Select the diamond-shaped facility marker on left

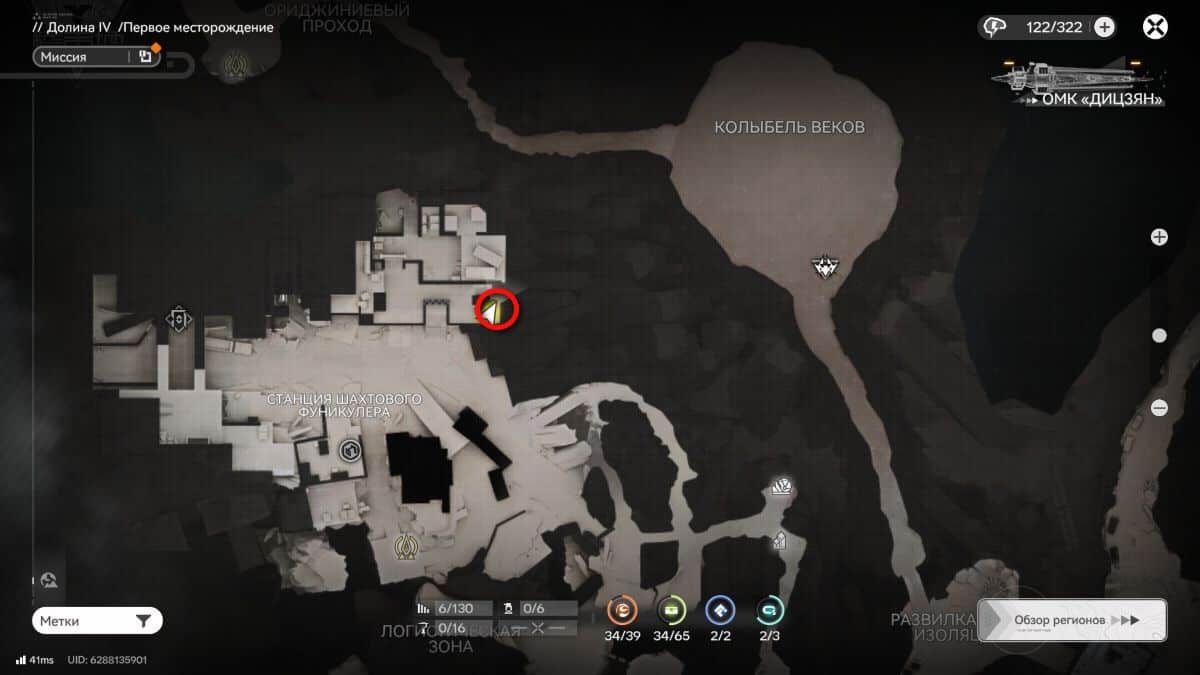[179, 320]
